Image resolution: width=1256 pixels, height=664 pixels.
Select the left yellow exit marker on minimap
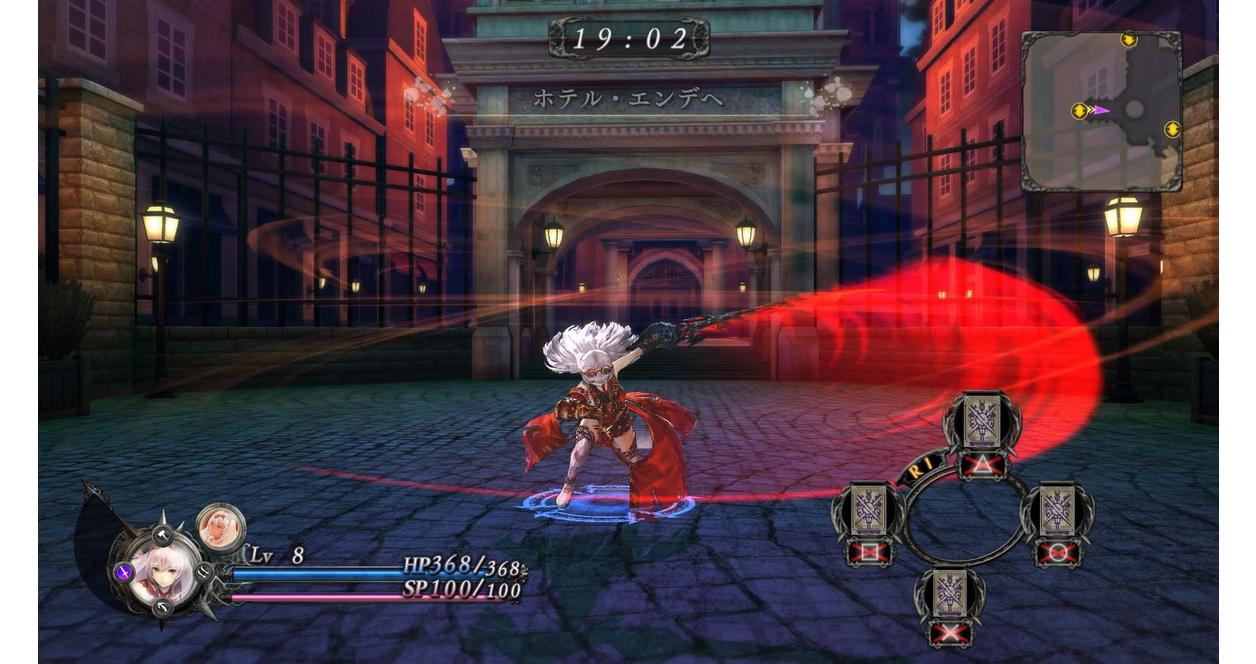pyautogui.click(x=1080, y=111)
